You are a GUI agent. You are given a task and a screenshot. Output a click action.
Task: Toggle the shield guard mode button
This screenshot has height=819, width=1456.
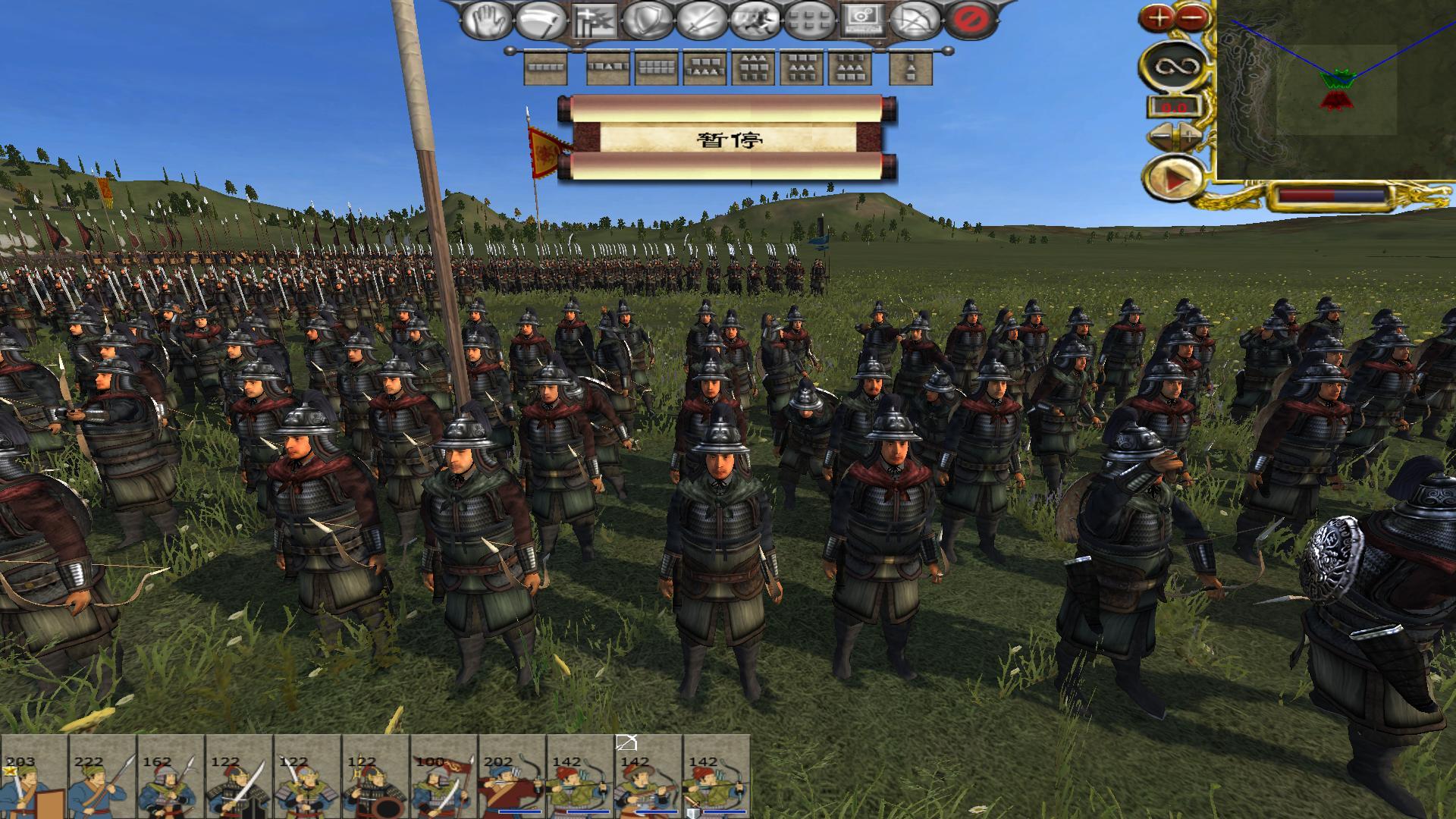click(648, 20)
